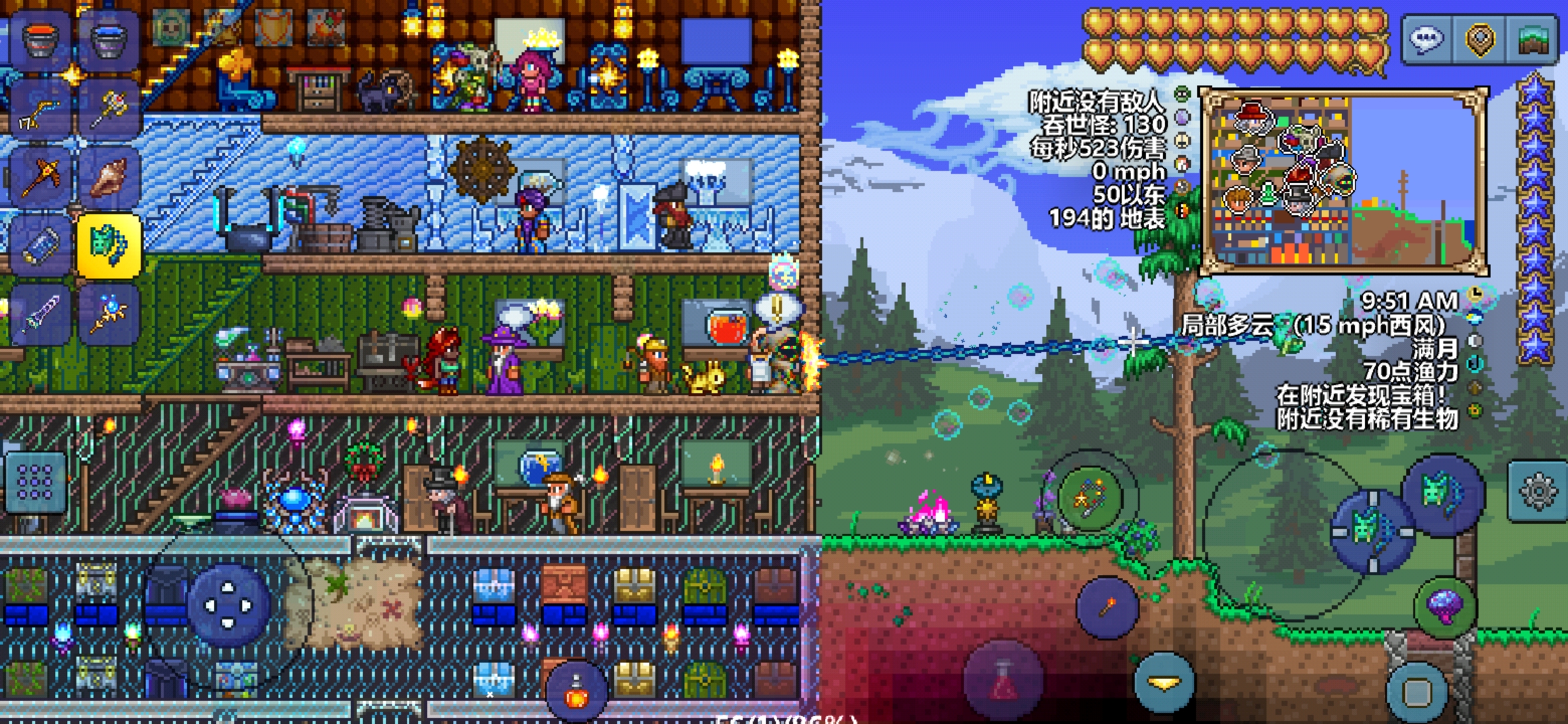
Task: Summon the purple mushroom mount
Action: 1445,607
